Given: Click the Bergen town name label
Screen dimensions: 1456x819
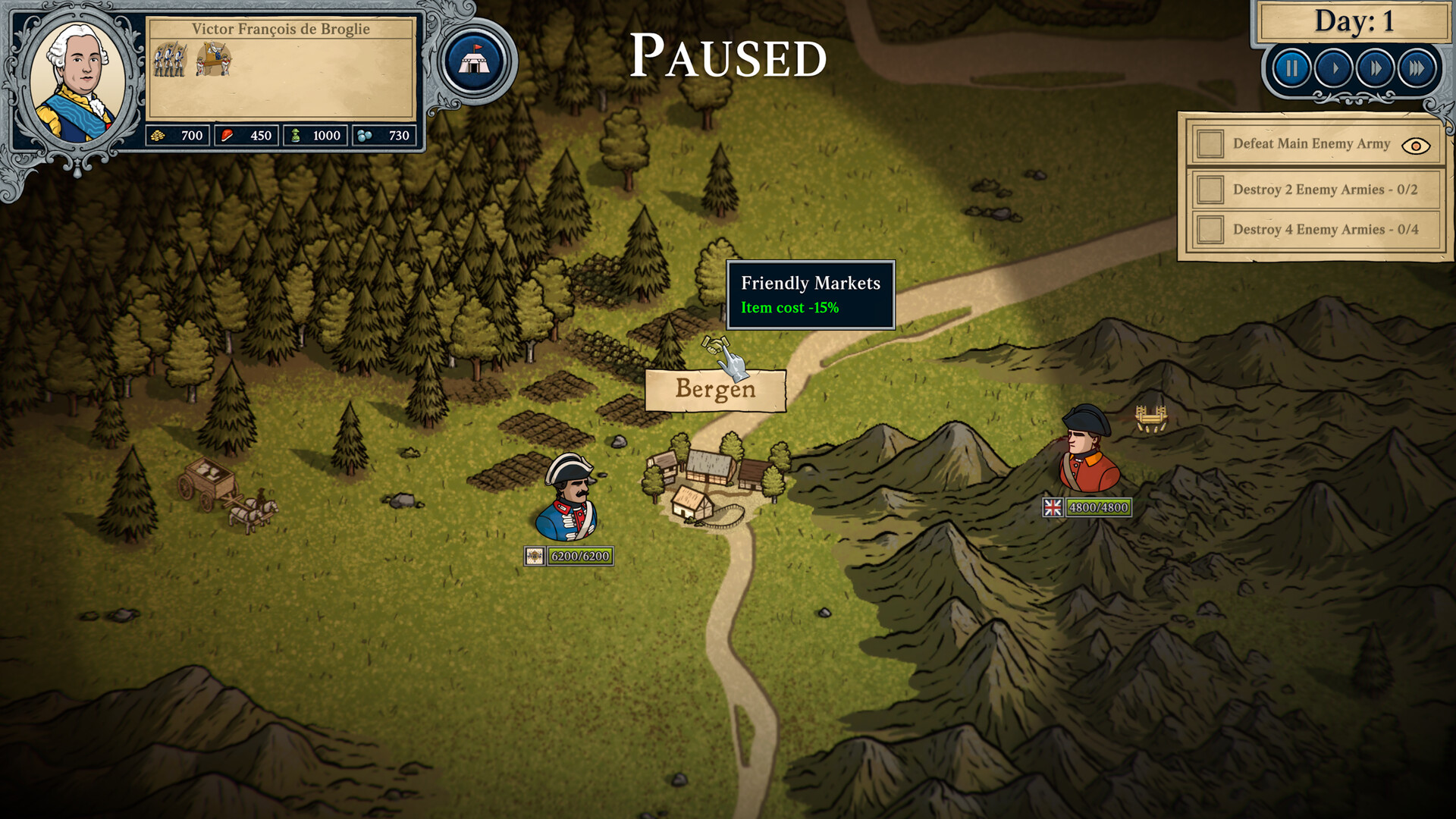Looking at the screenshot, I should pyautogui.click(x=715, y=390).
